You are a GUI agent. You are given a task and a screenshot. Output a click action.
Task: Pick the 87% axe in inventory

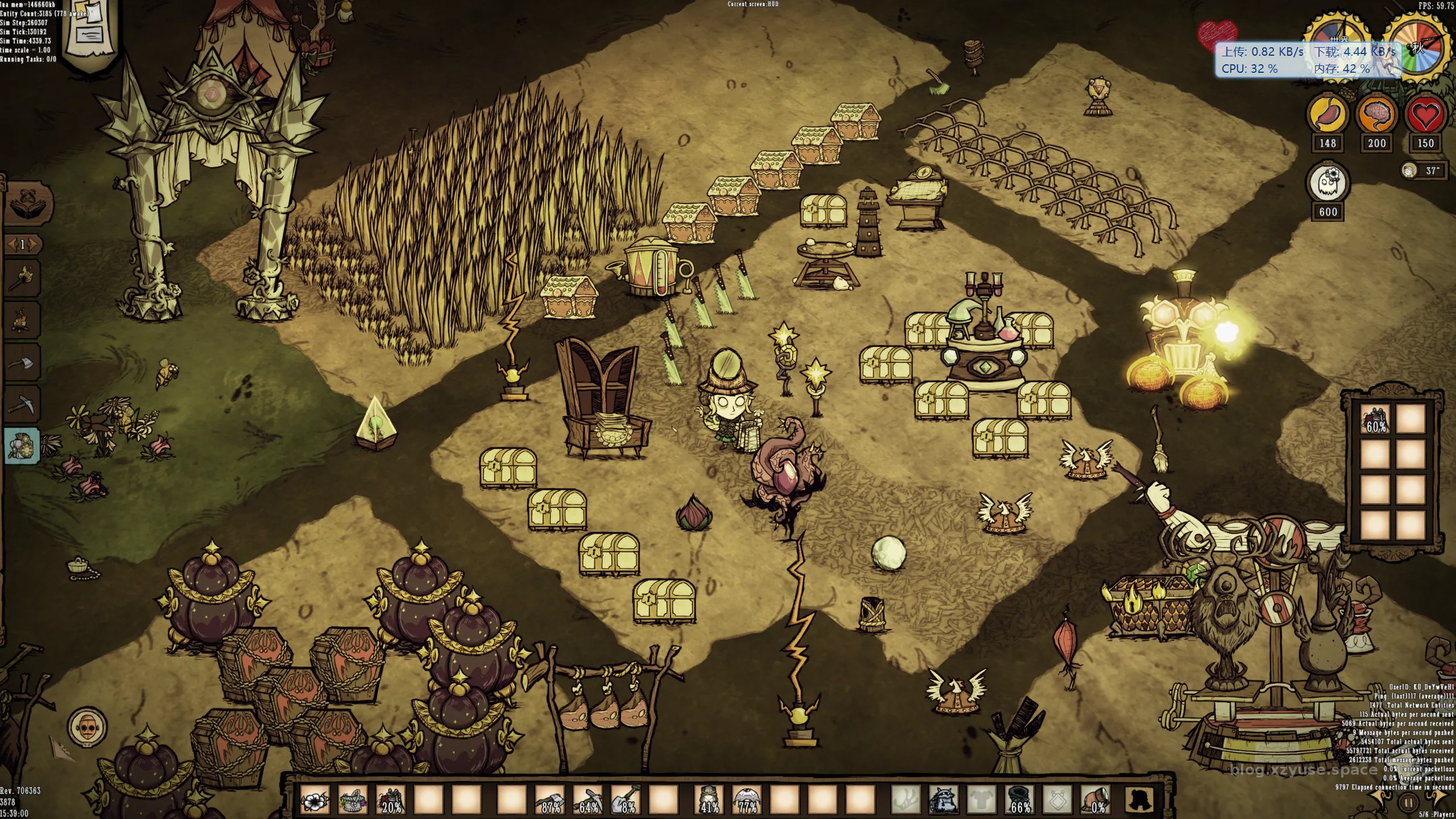click(x=549, y=800)
